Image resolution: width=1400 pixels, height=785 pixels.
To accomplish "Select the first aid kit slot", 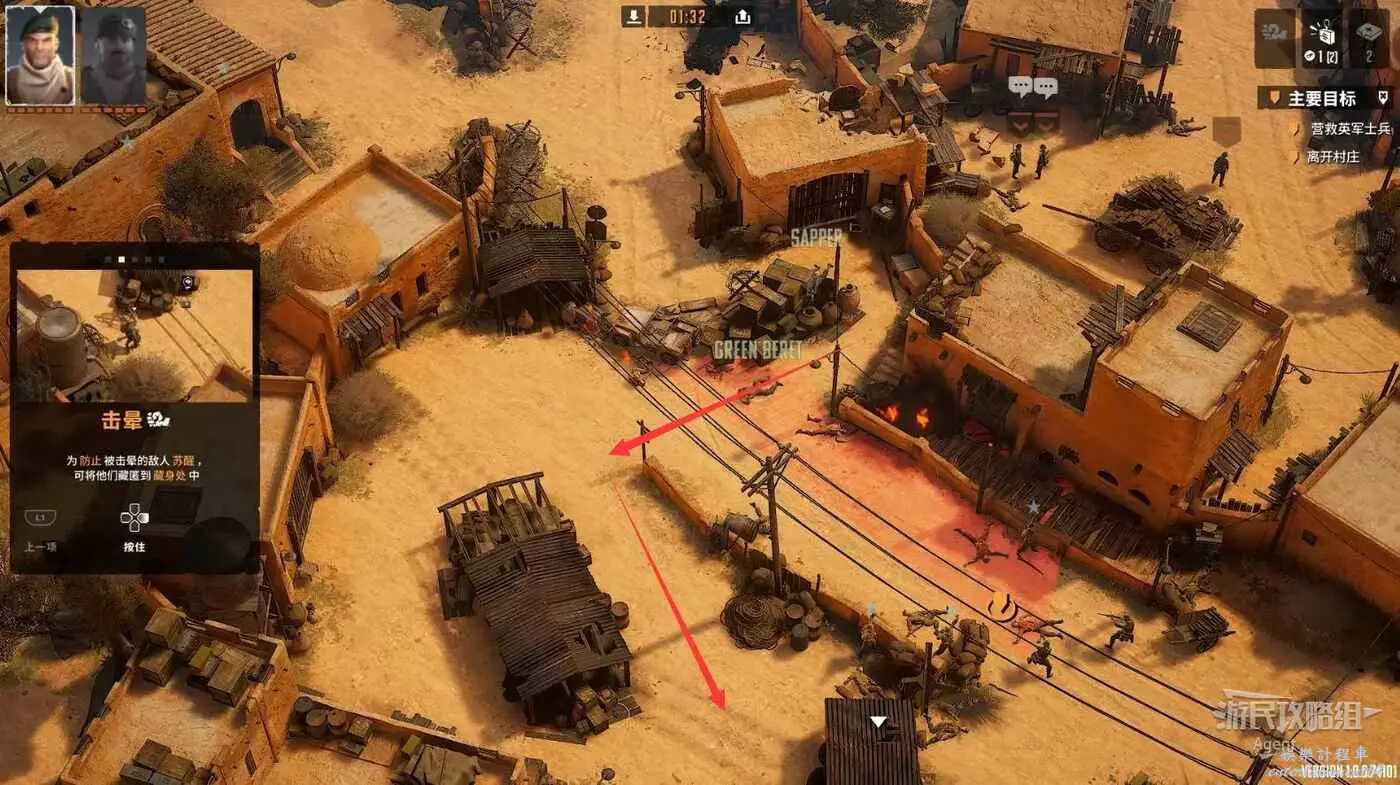I will pyautogui.click(x=1369, y=39).
